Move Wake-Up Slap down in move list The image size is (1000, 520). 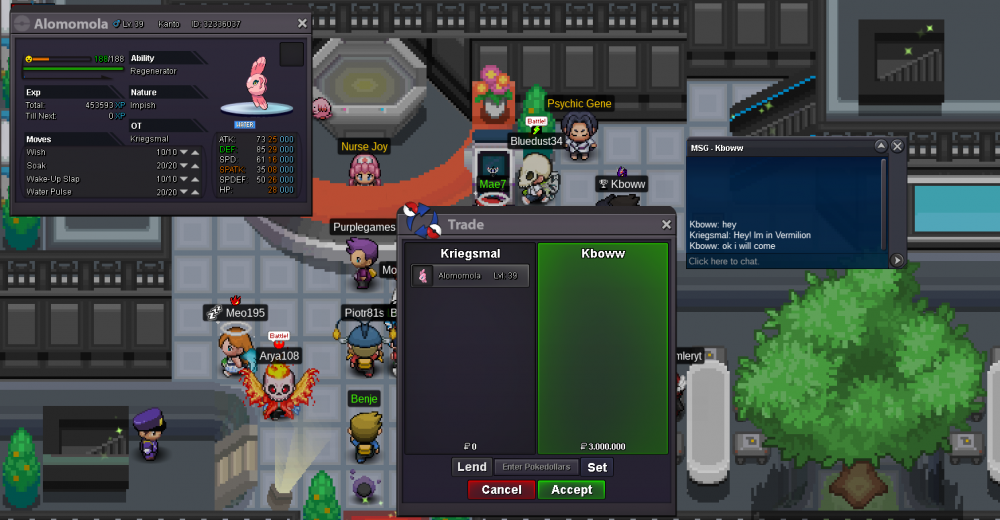(184, 179)
